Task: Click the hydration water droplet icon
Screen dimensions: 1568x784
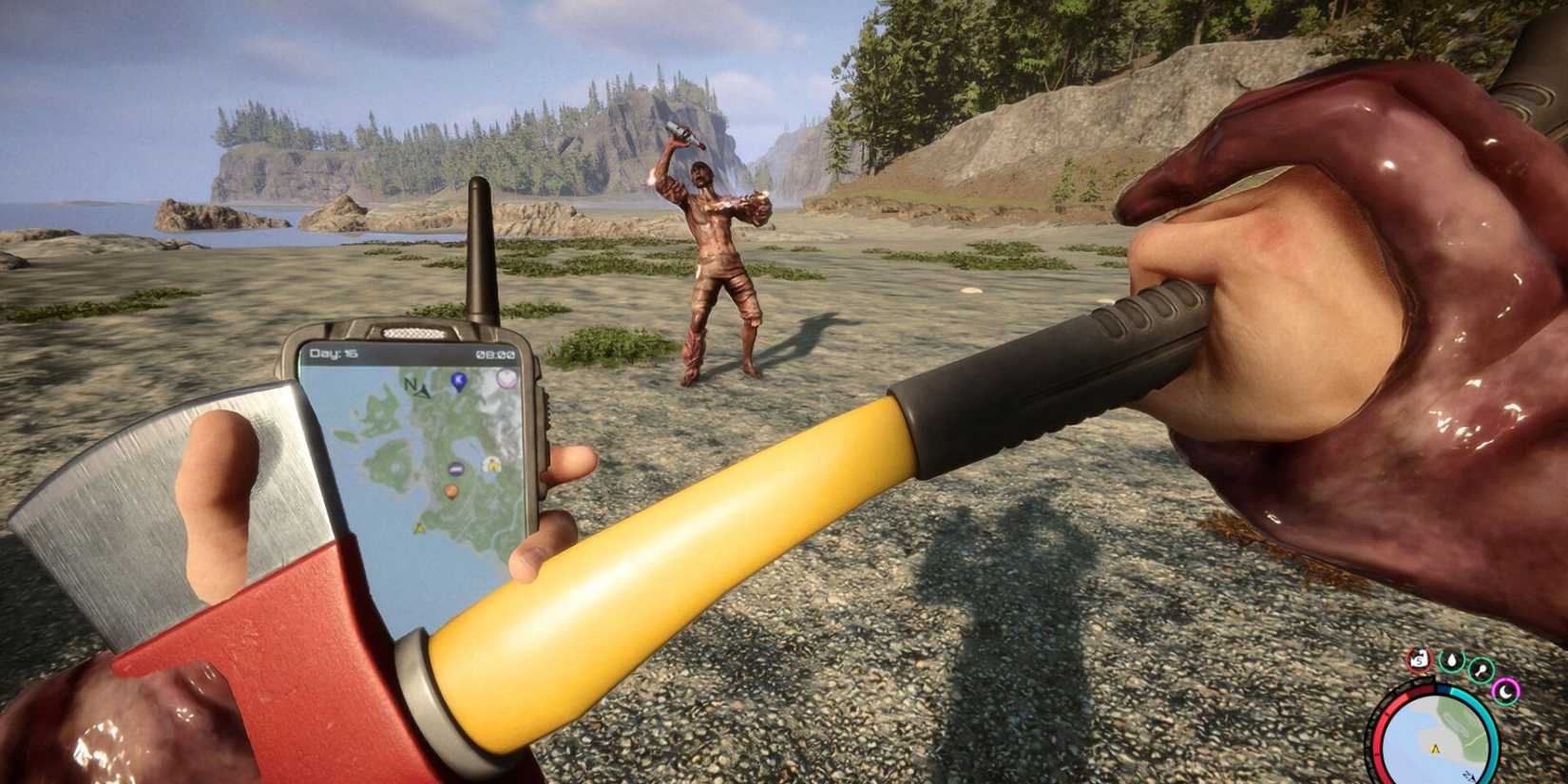Action: coord(1451,661)
